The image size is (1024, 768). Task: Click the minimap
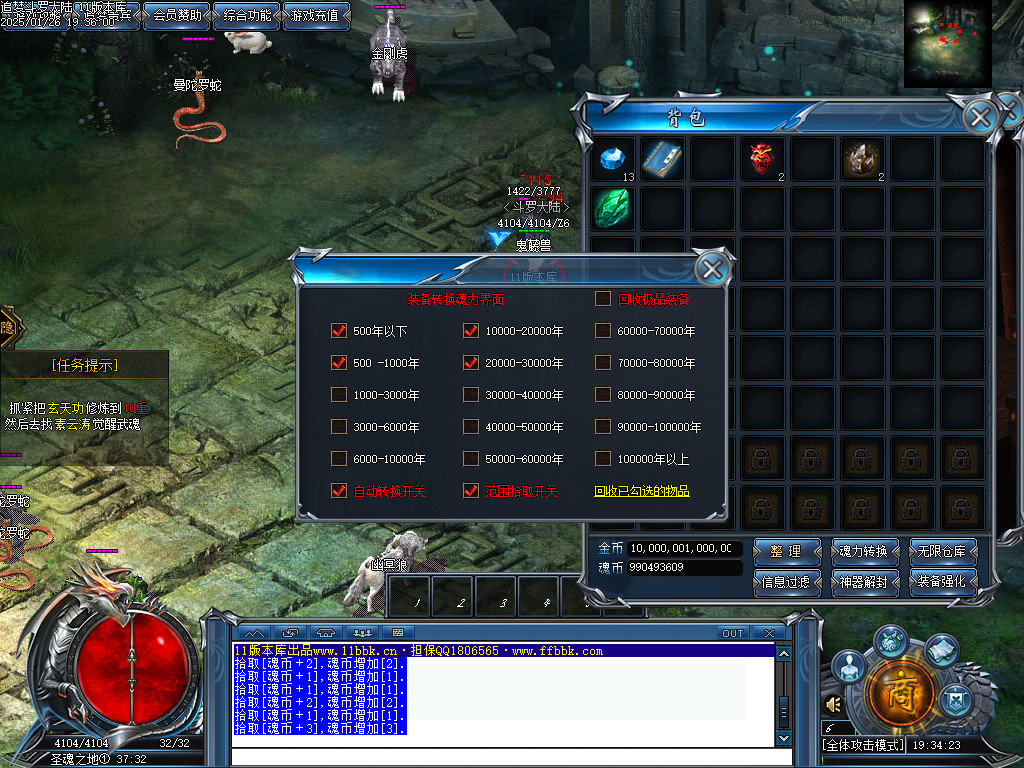pyautogui.click(x=946, y=43)
